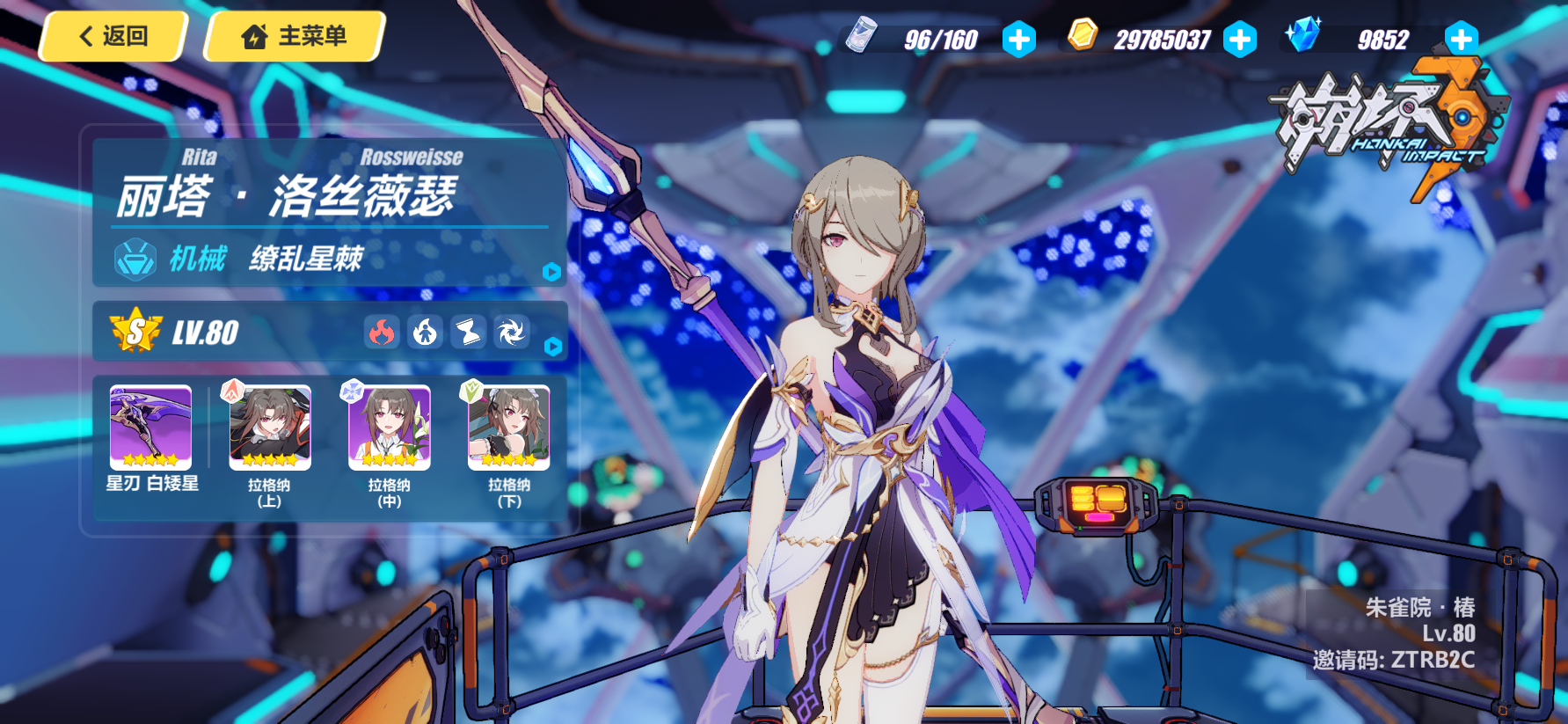The width and height of the screenshot is (1568, 724).
Task: Select the character silhouette skill icon
Action: [x=425, y=333]
